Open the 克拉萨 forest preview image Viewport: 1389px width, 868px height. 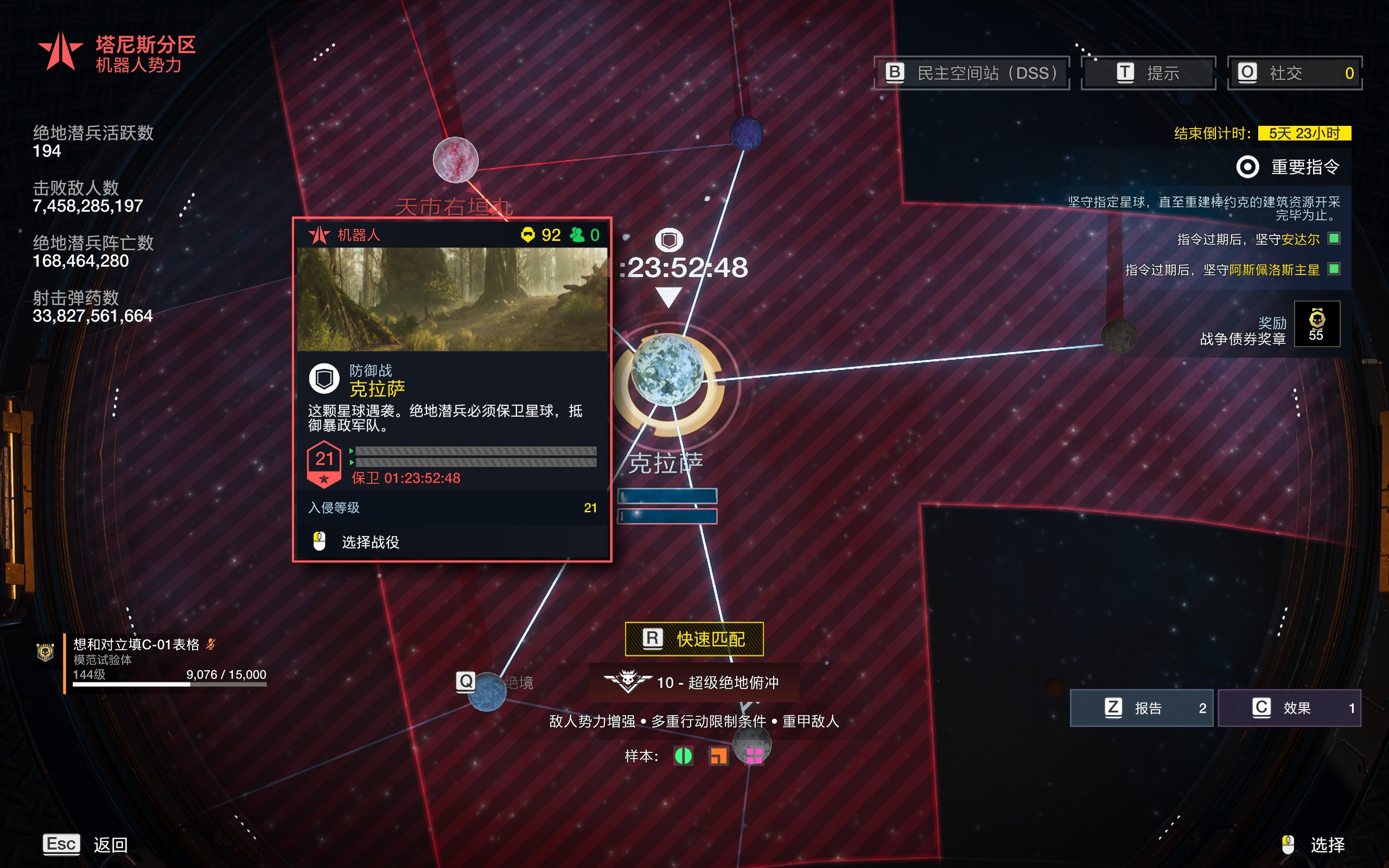coord(452,299)
